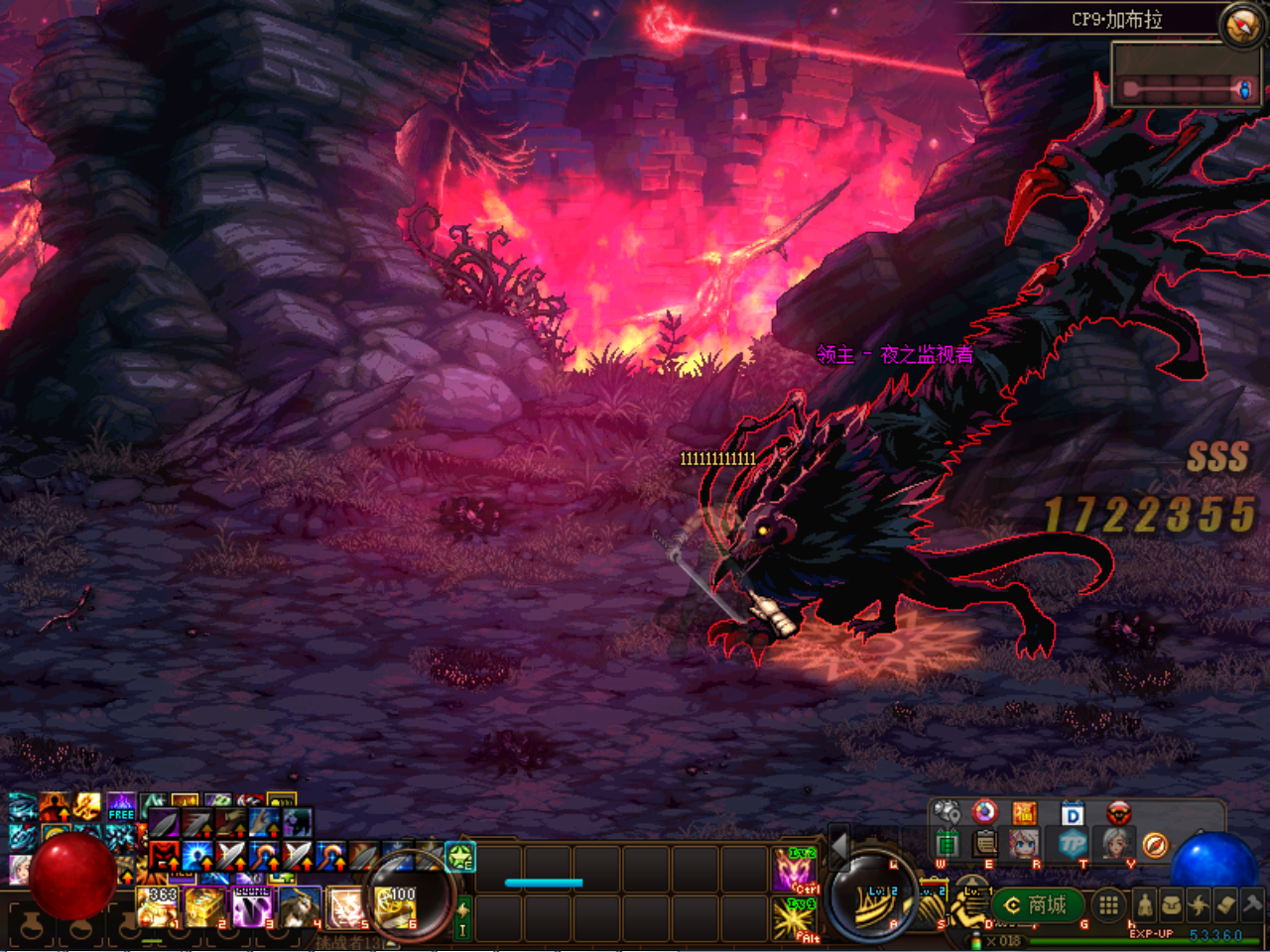Open the daily attendance gift icon (W shortcut)
This screenshot has width=1270, height=952.
click(x=949, y=844)
